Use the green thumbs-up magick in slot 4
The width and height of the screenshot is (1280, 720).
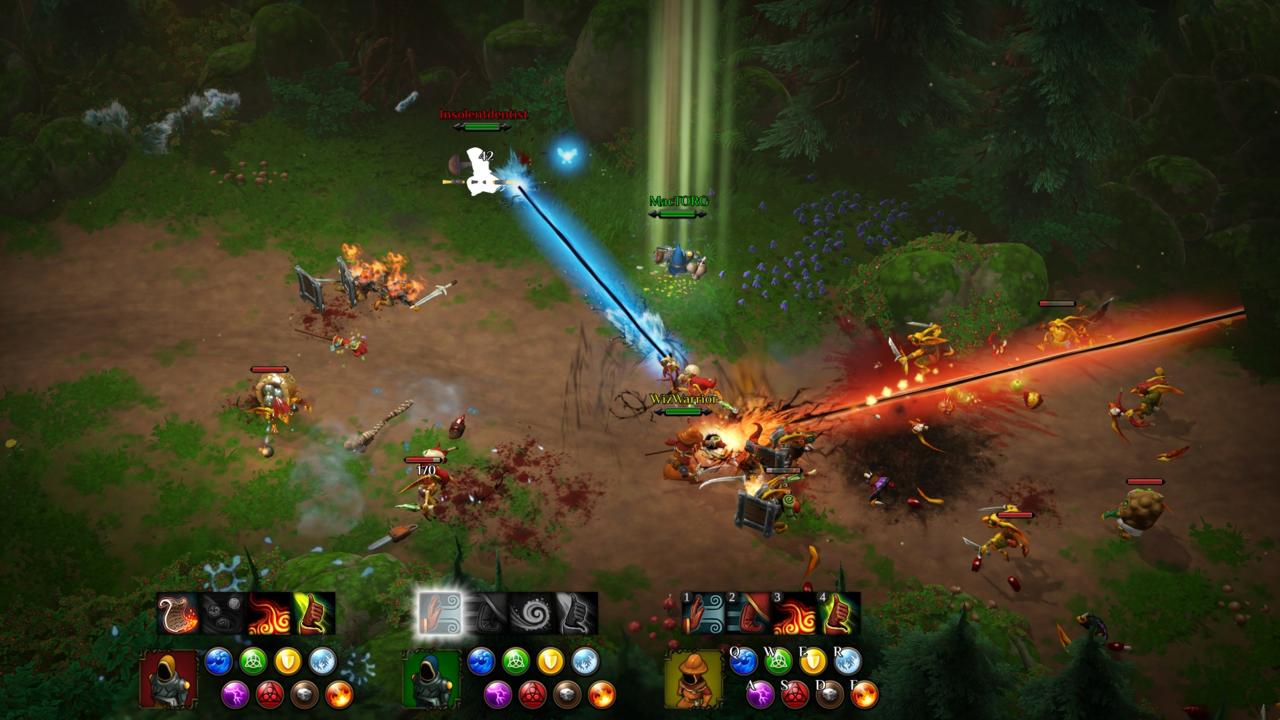(x=839, y=613)
